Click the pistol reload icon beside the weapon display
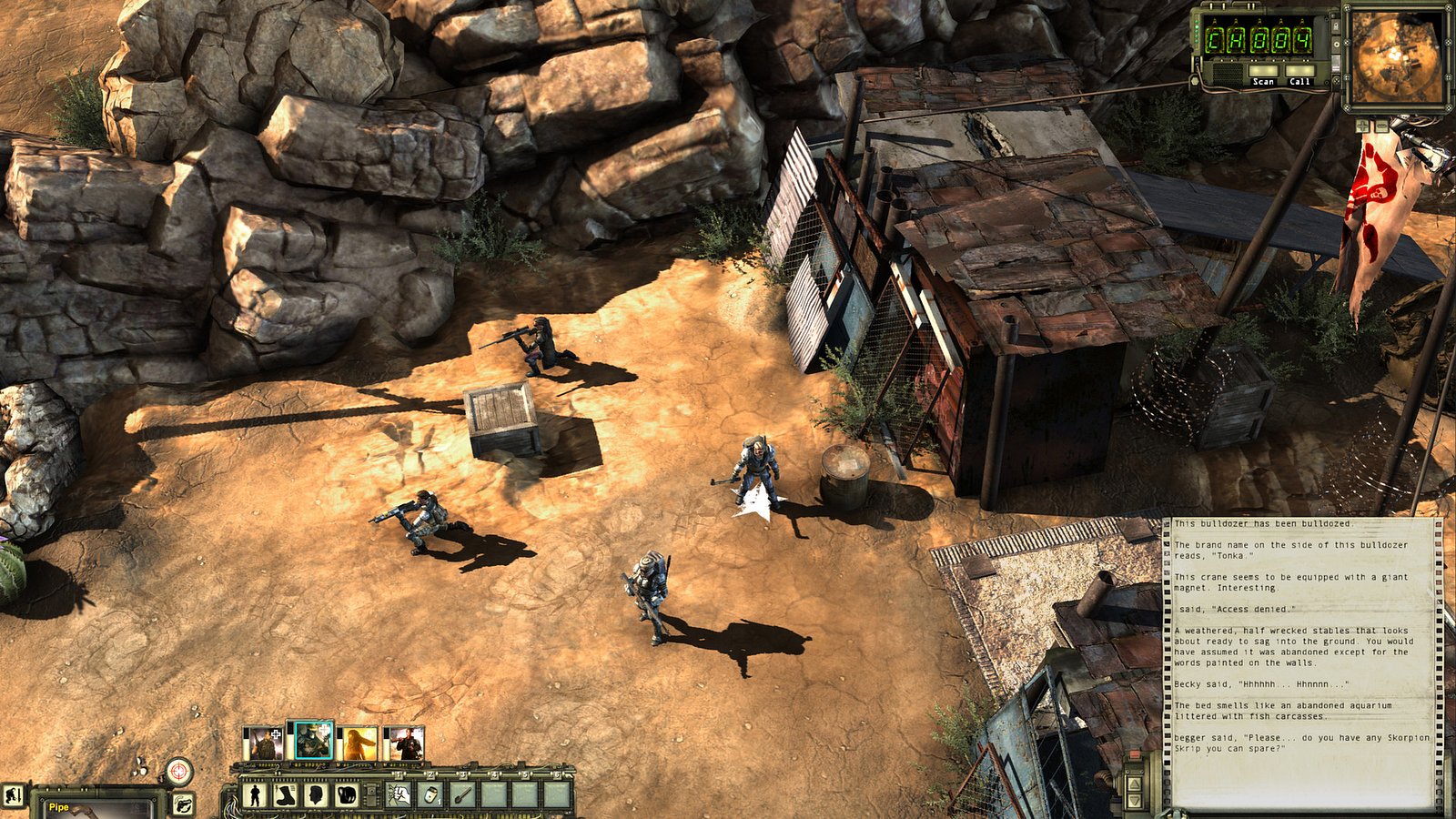The image size is (1456, 819). coord(183,803)
